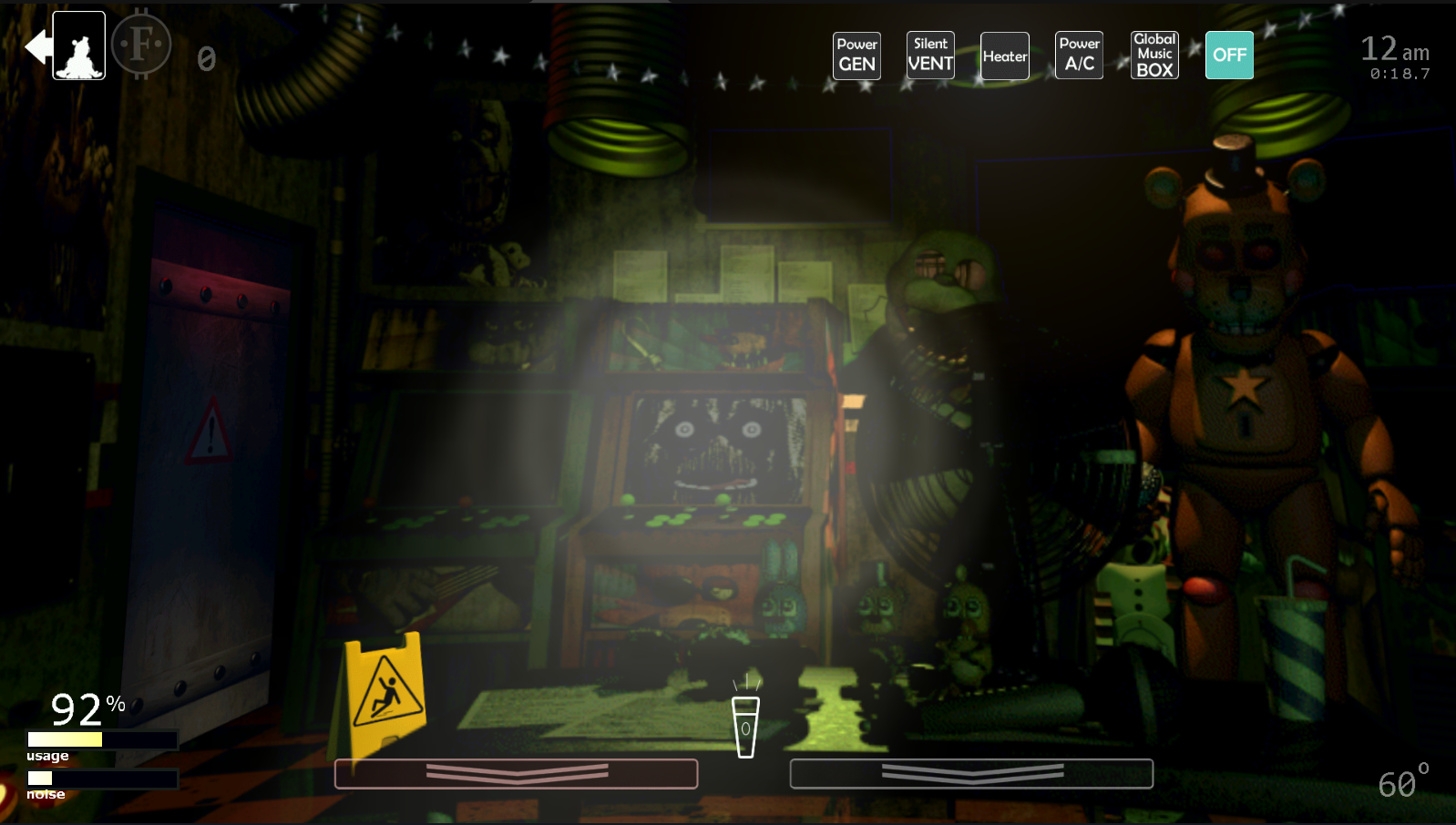Image resolution: width=1456 pixels, height=825 pixels.
Task: Switch on the Heater
Action: (x=1005, y=56)
